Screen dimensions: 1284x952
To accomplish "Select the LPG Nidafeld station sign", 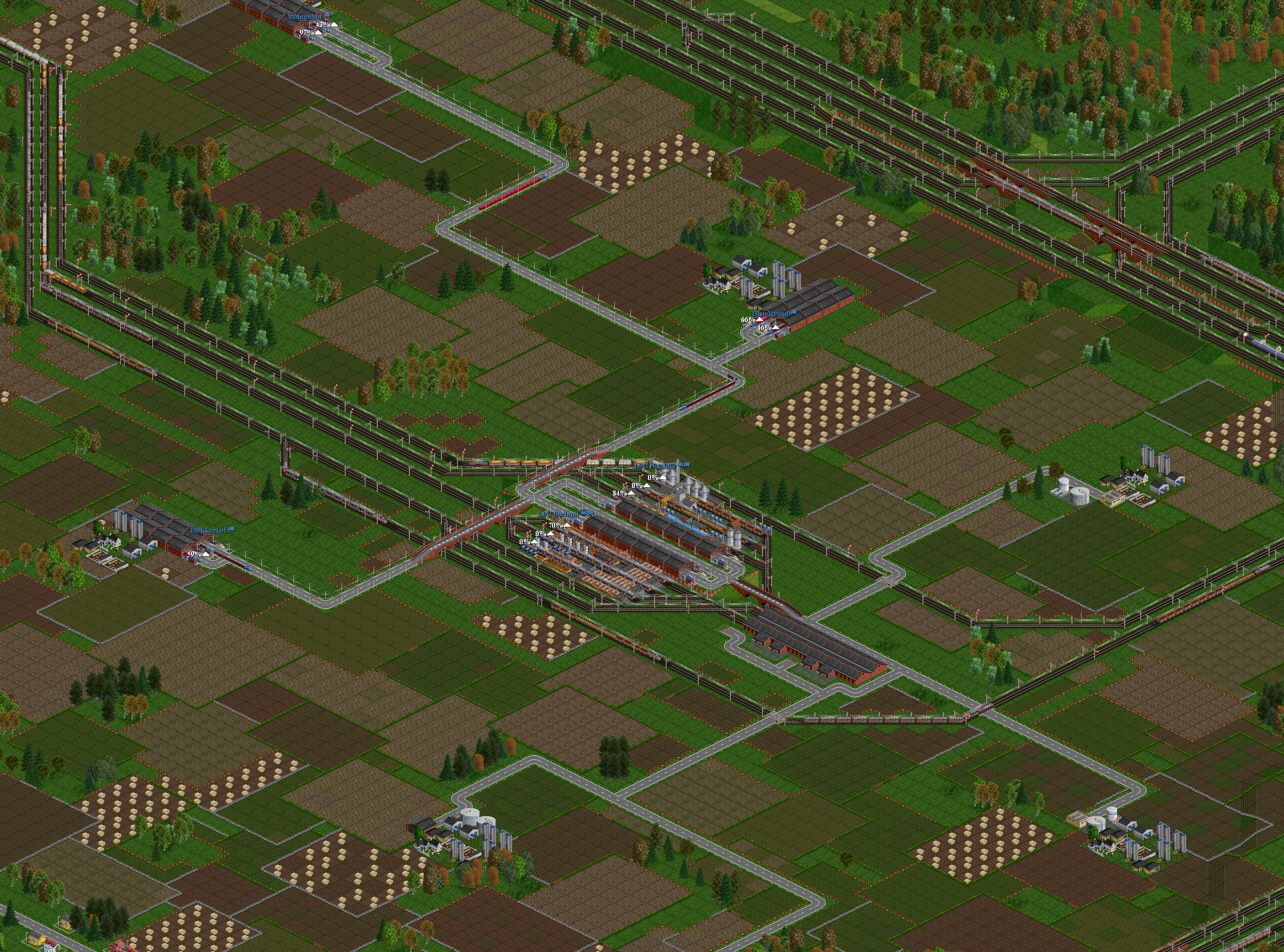I will click(654, 464).
